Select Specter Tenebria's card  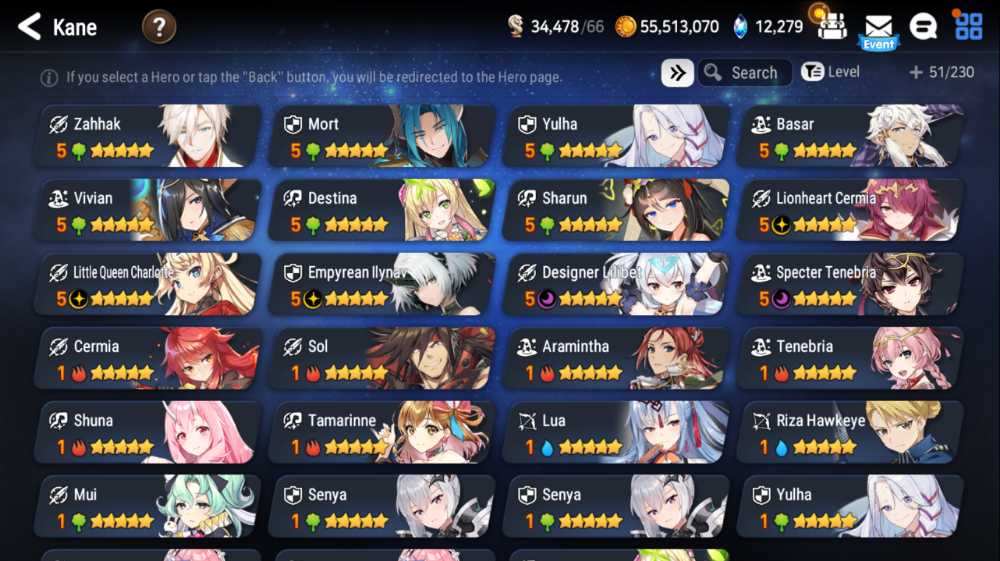pyautogui.click(x=850, y=284)
